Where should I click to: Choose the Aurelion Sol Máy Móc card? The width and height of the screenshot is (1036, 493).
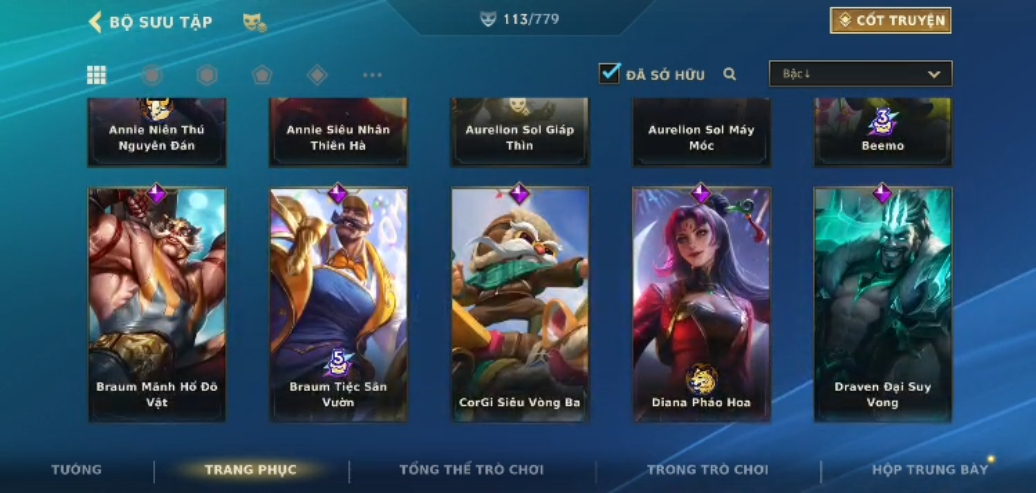click(701, 133)
